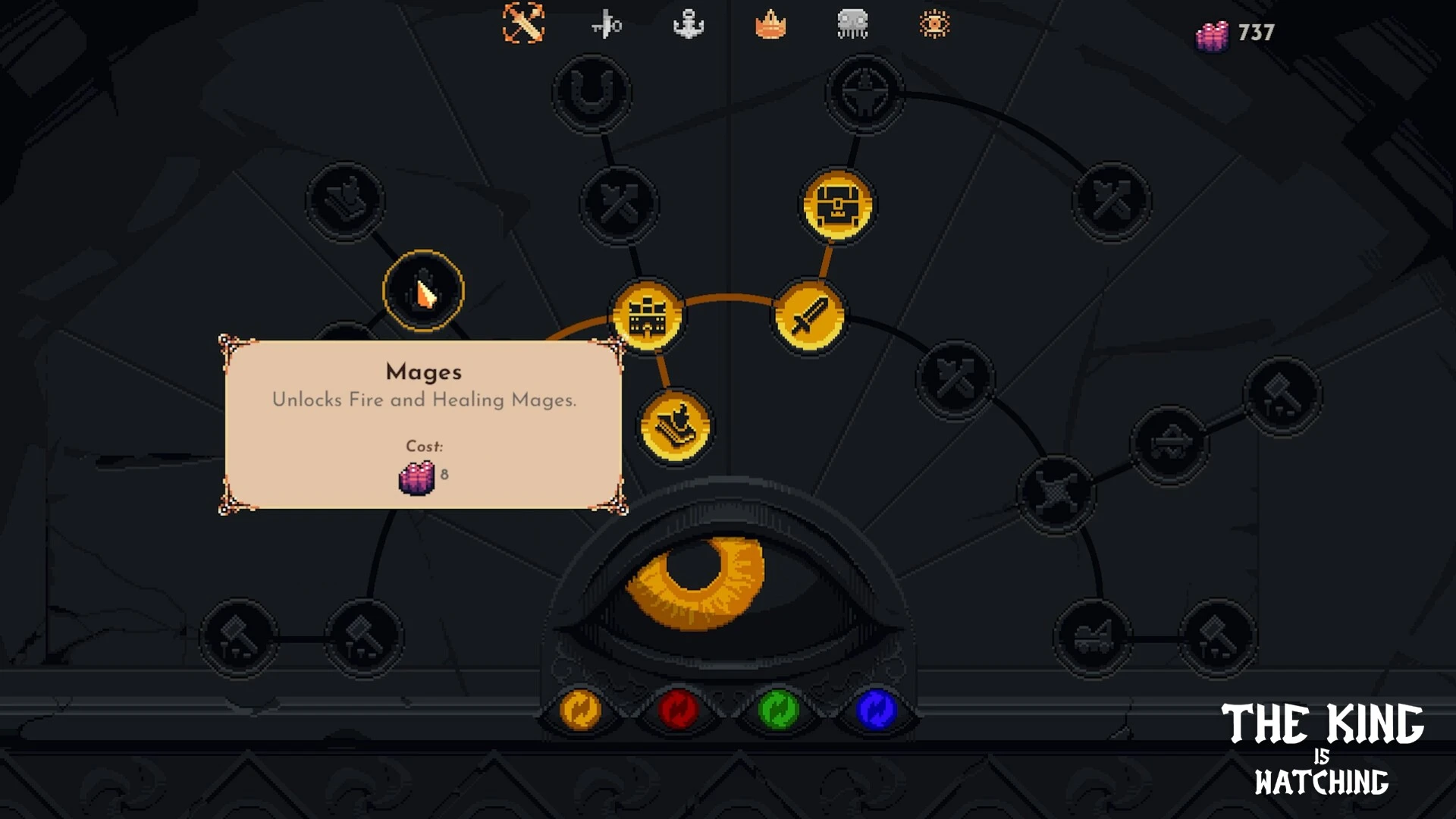
Task: Activate the blue orb button
Action: tap(876, 711)
